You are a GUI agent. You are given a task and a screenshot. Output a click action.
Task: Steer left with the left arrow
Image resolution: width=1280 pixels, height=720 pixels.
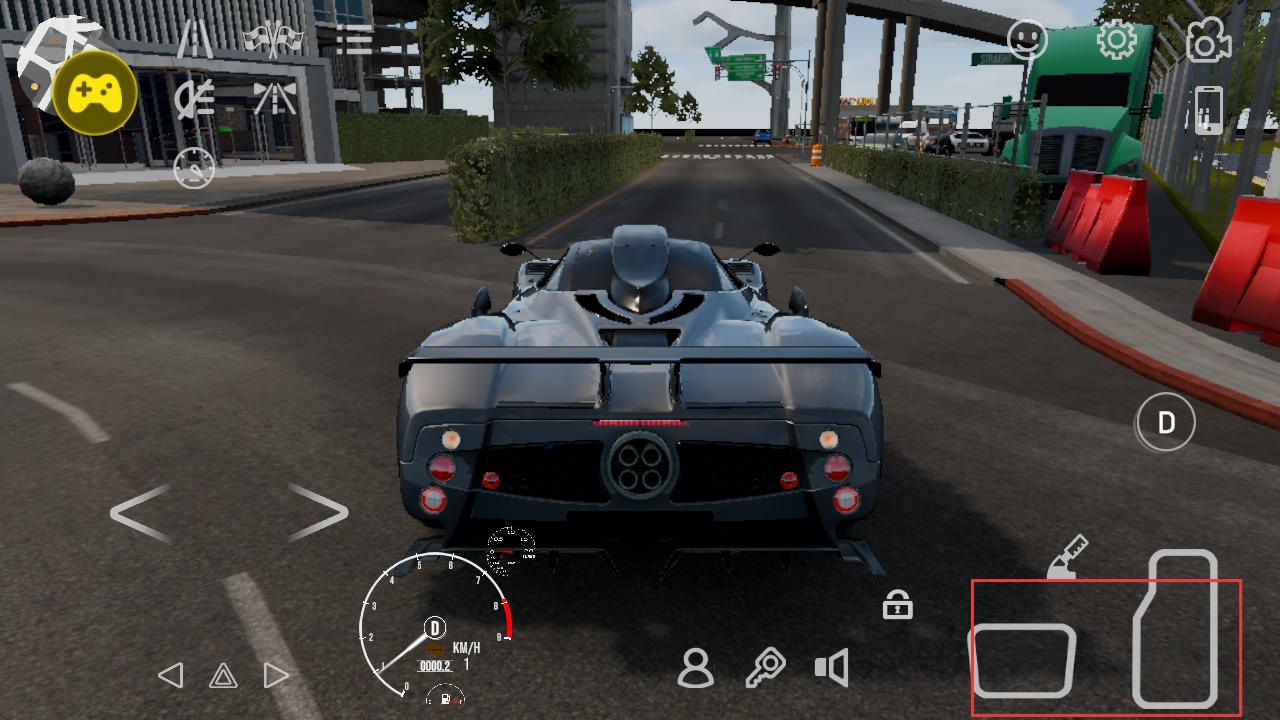pyautogui.click(x=140, y=513)
